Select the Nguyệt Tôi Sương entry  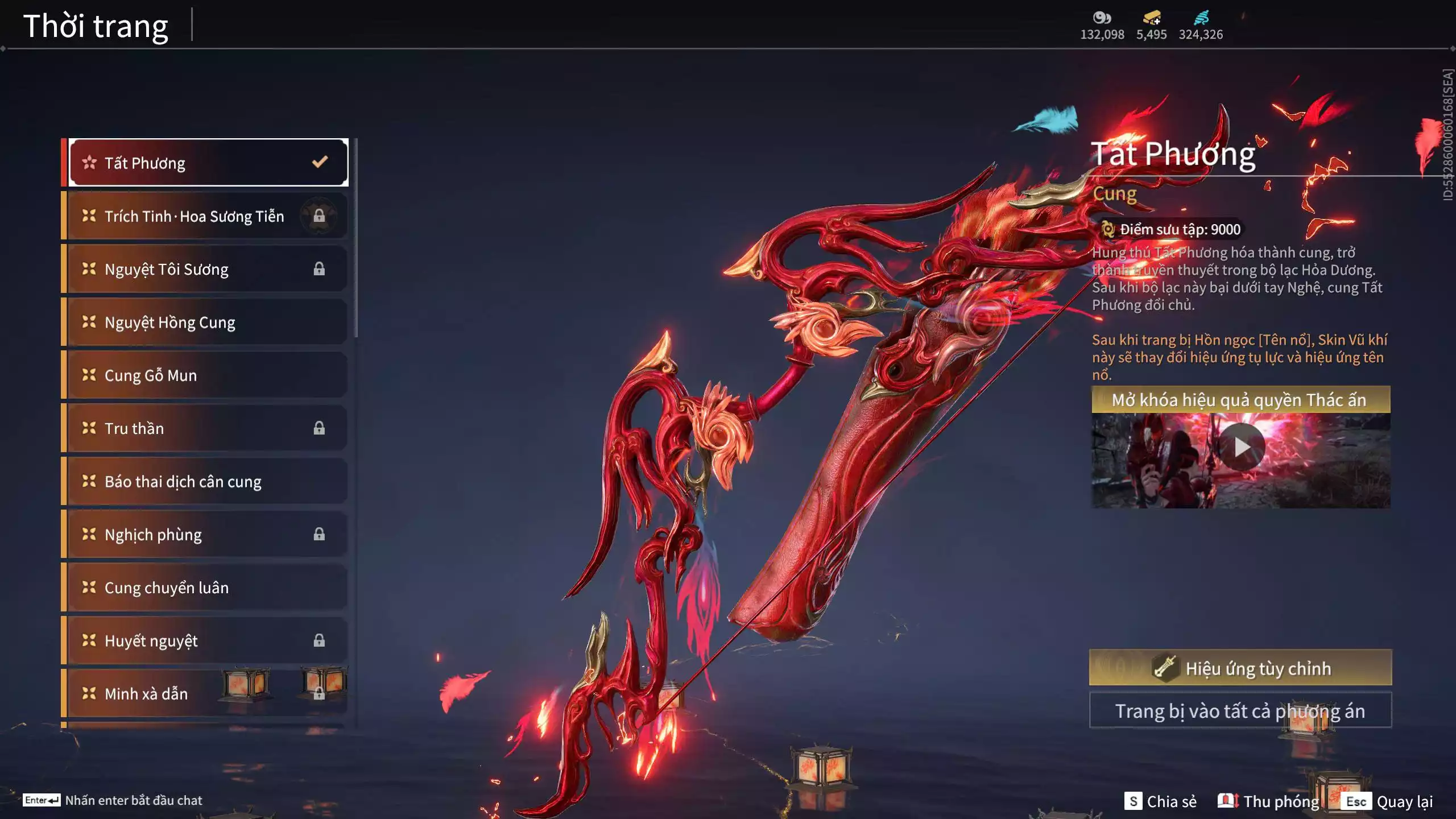click(208, 269)
